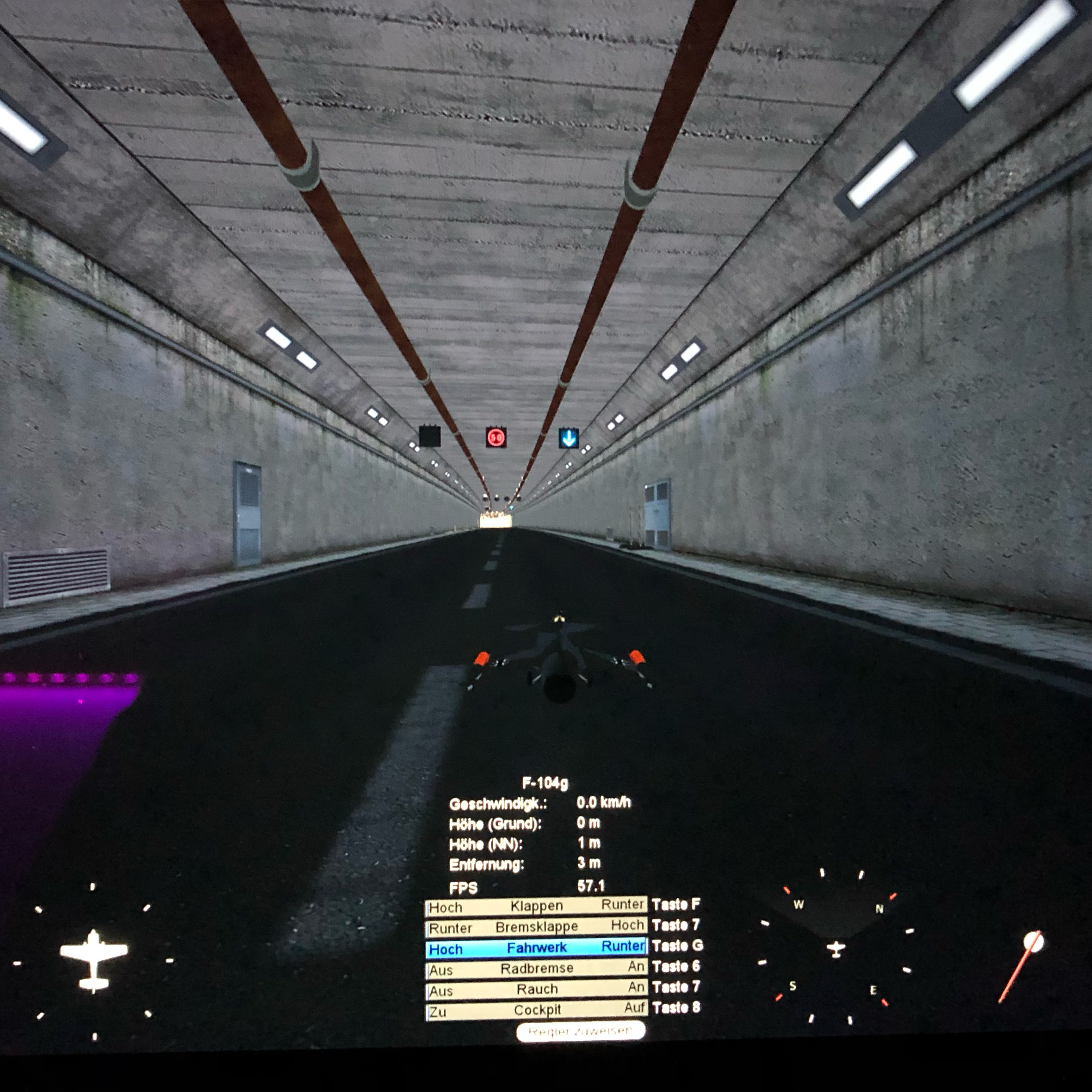Click the Klappen control bar
The width and height of the screenshot is (1092, 1092).
pyautogui.click(x=536, y=906)
